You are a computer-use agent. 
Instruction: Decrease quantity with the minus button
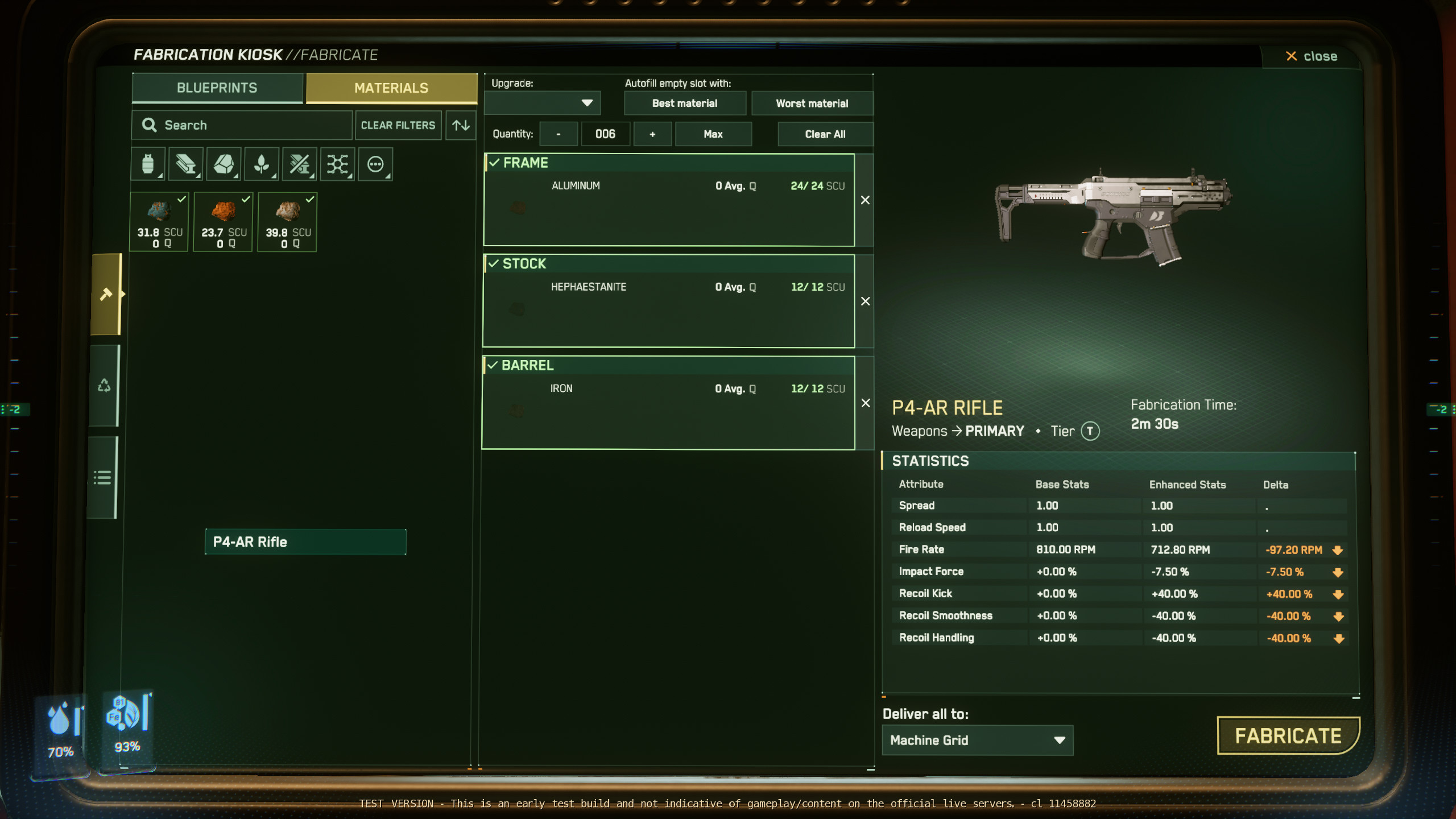click(x=559, y=134)
